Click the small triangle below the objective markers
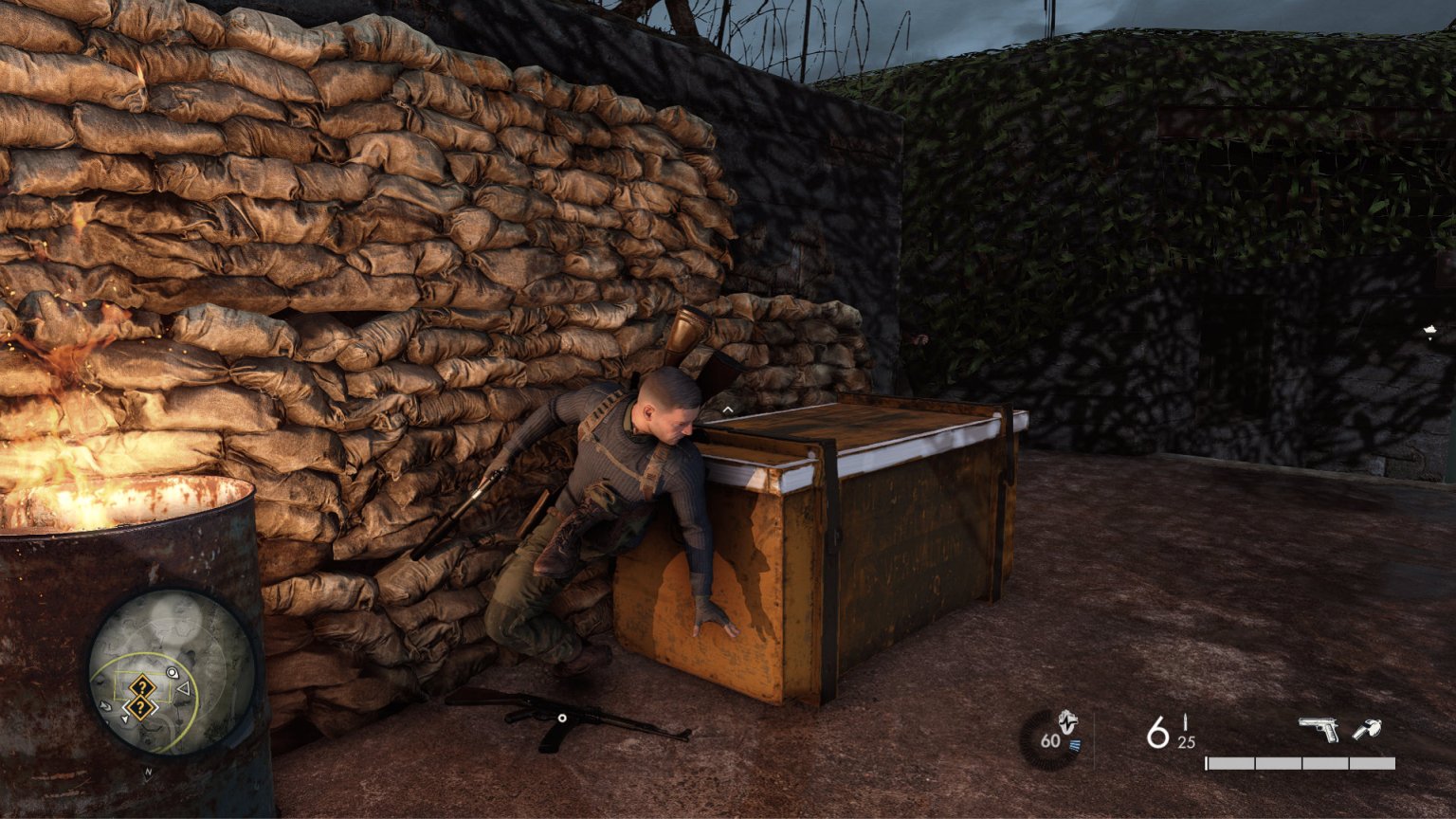 (x=126, y=720)
